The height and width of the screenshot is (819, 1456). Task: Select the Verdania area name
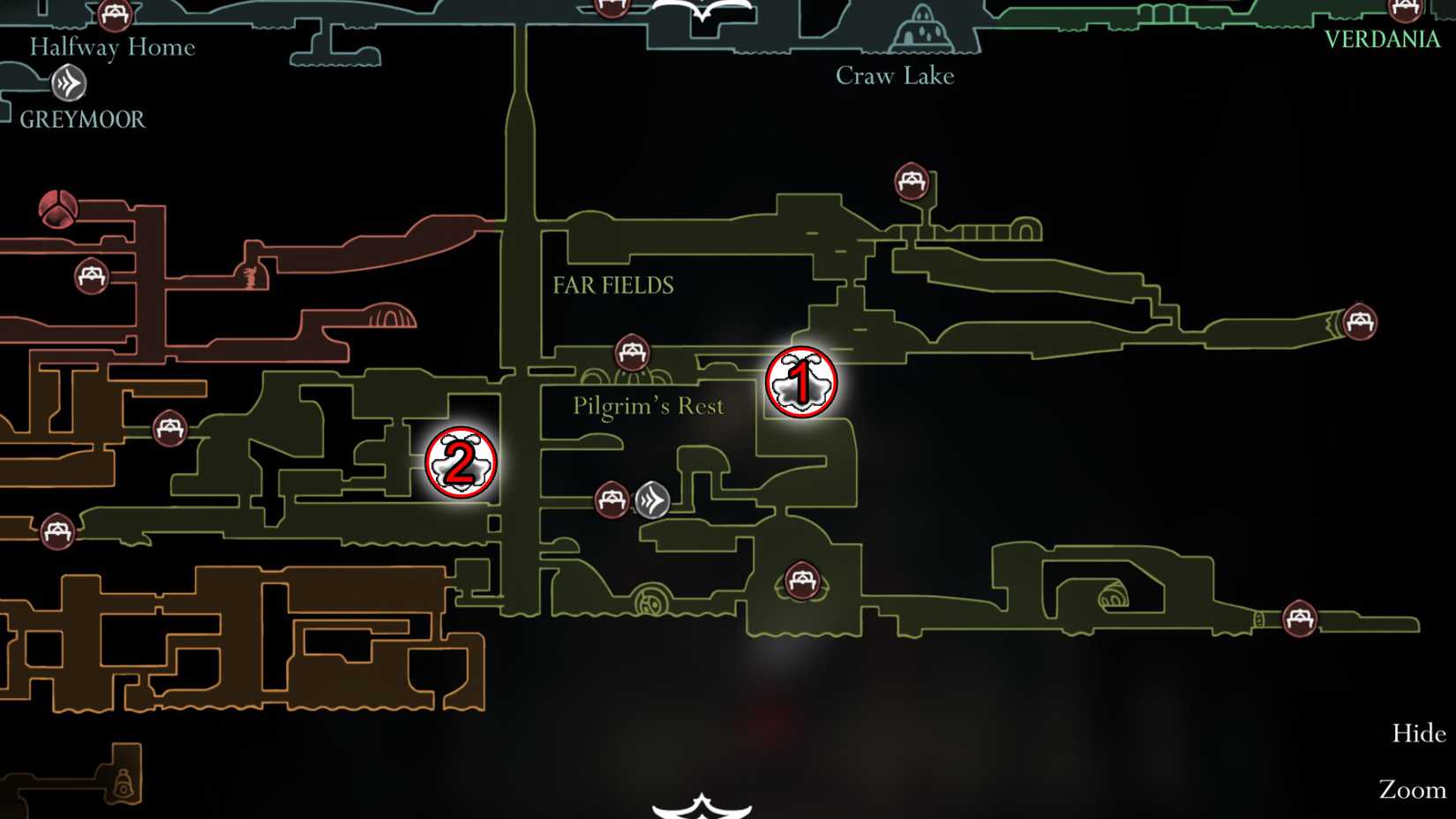1383,39
